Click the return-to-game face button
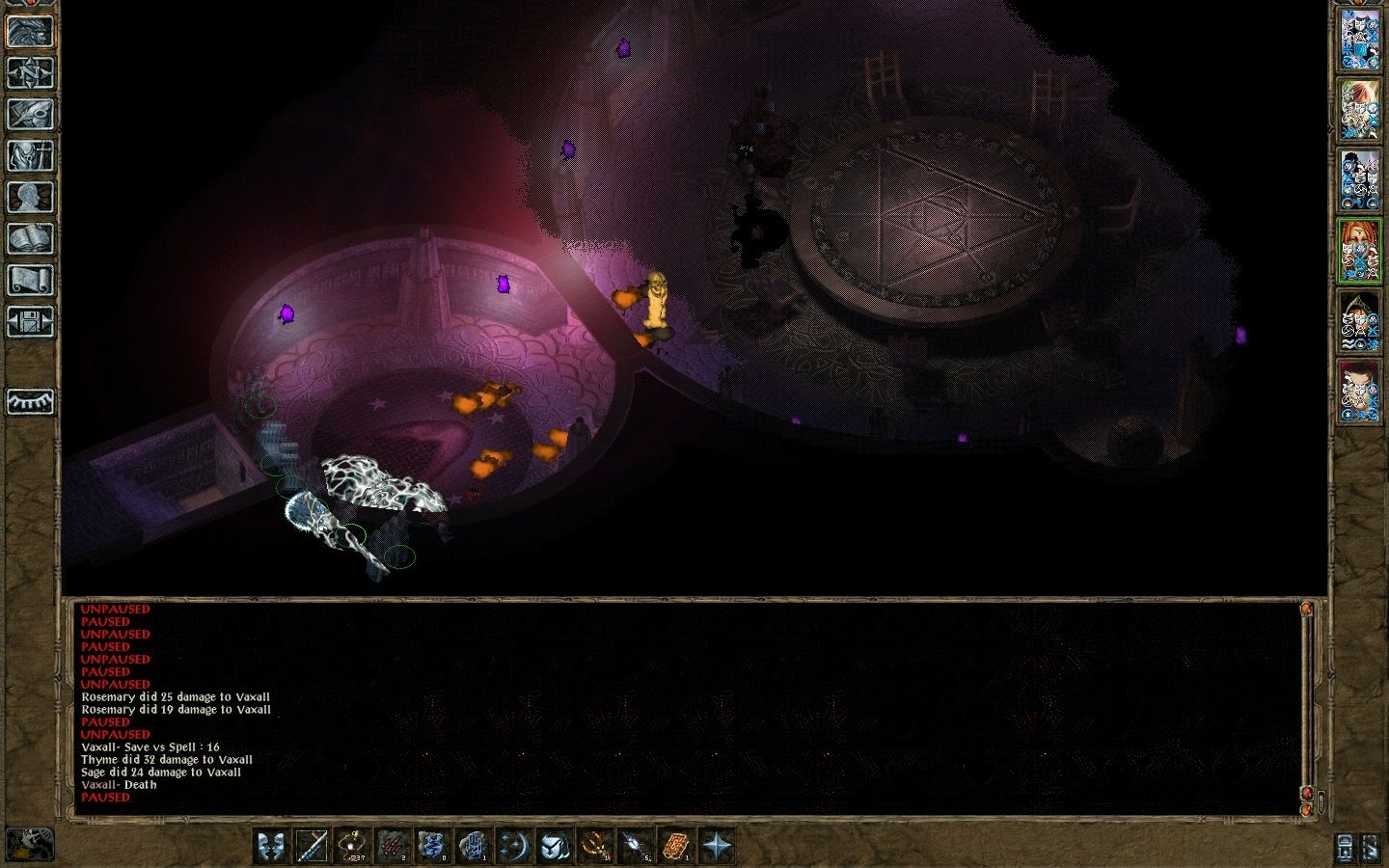This screenshot has height=868, width=1389. (30, 31)
